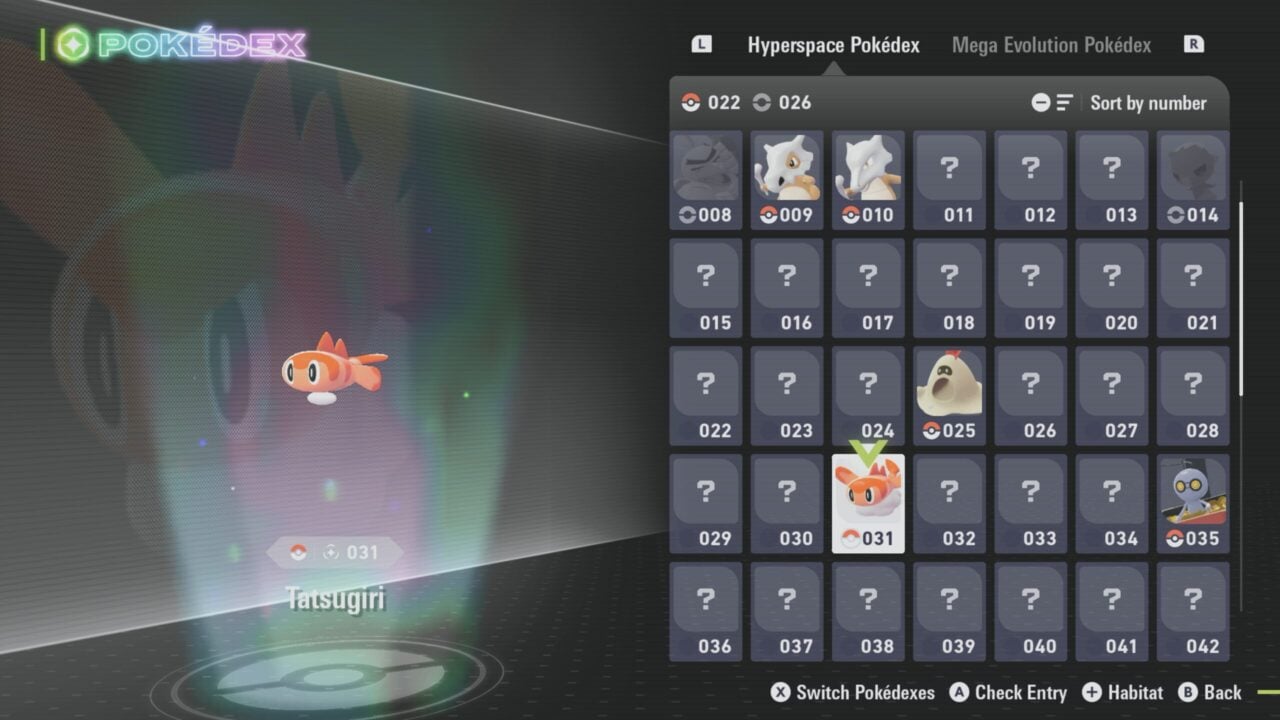The image size is (1280, 720).
Task: Open the Sort by number dropdown
Action: tap(1148, 103)
